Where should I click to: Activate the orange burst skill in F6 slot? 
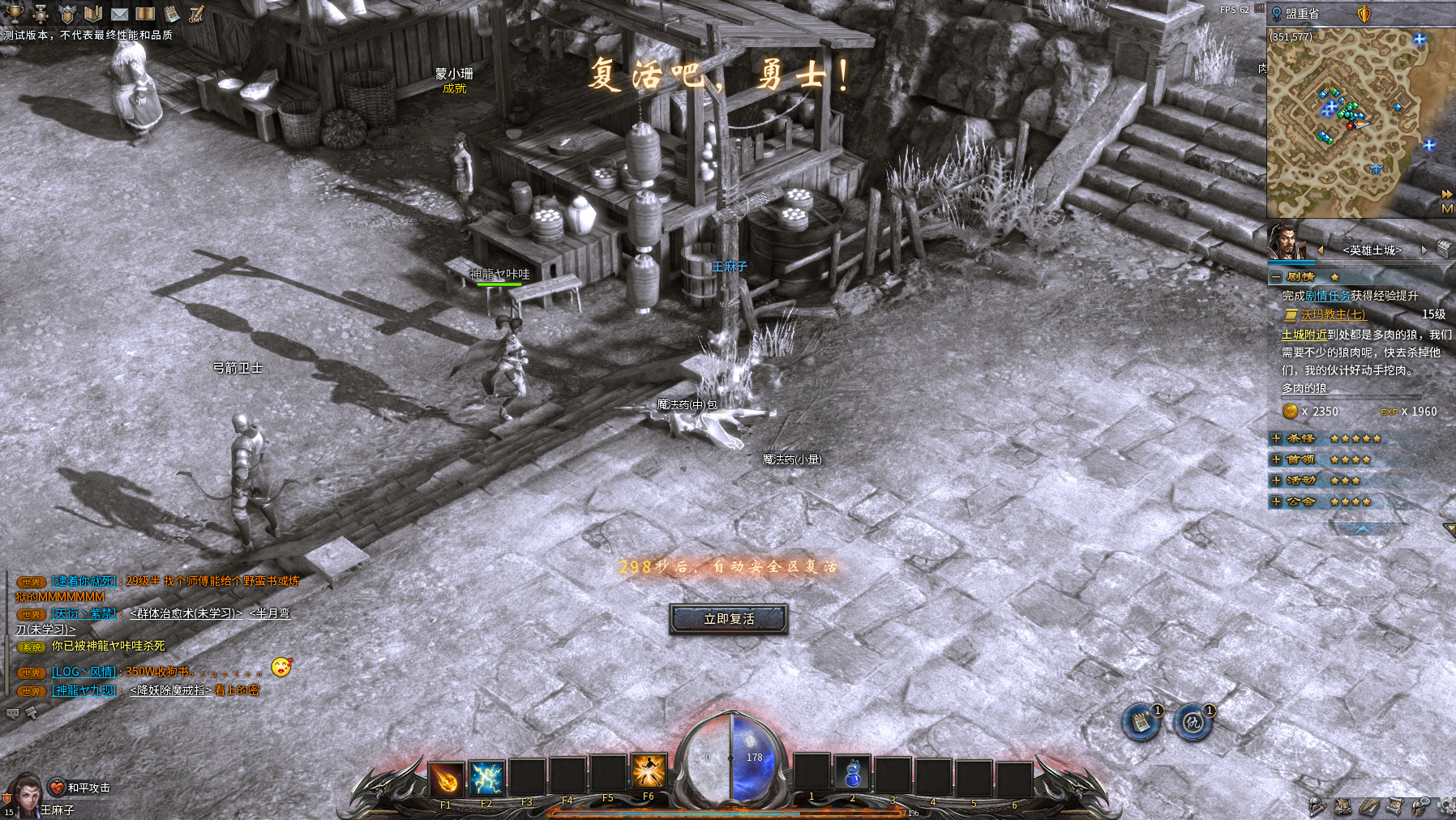[649, 771]
